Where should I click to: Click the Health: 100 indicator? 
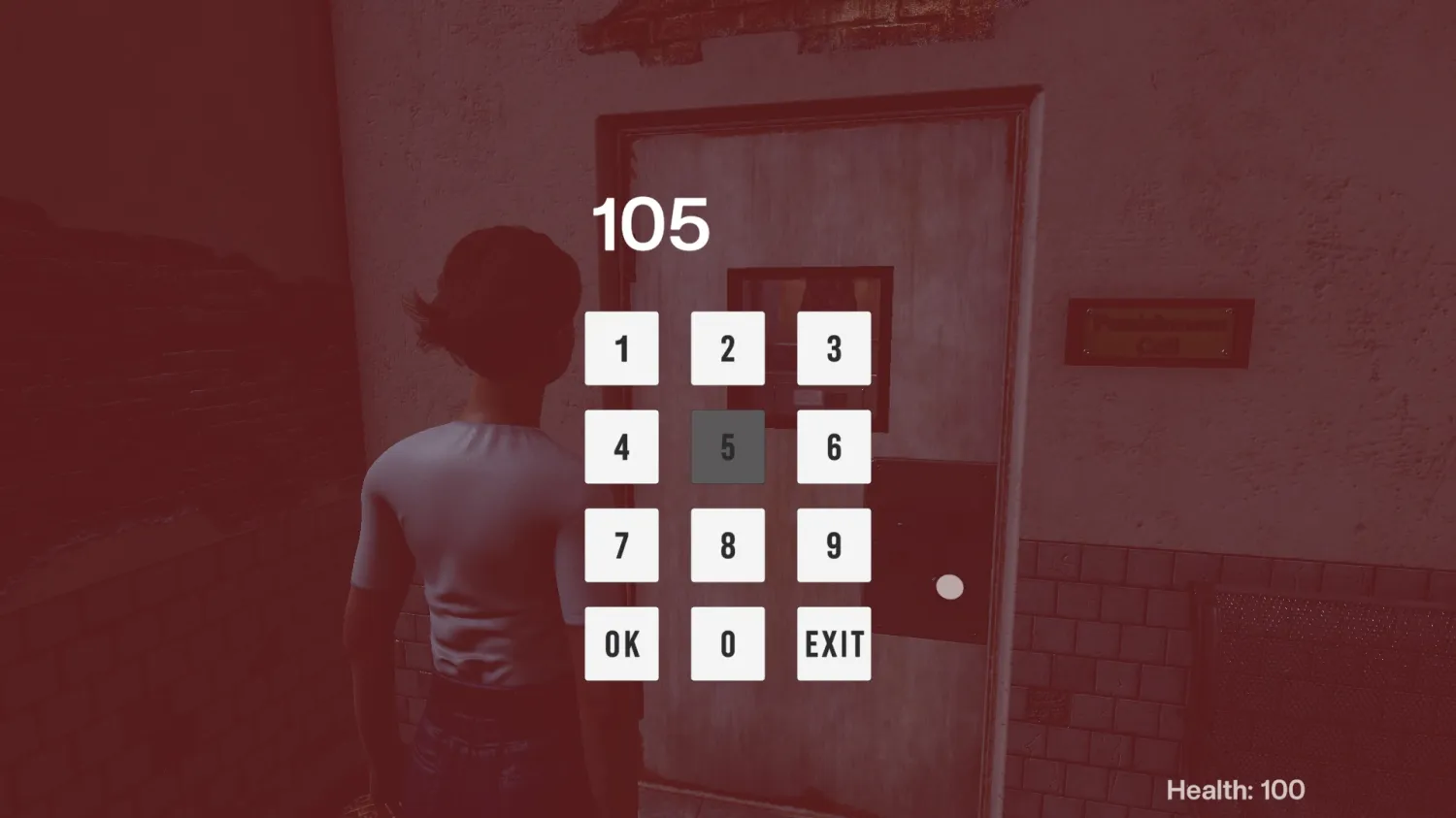coord(1236,790)
